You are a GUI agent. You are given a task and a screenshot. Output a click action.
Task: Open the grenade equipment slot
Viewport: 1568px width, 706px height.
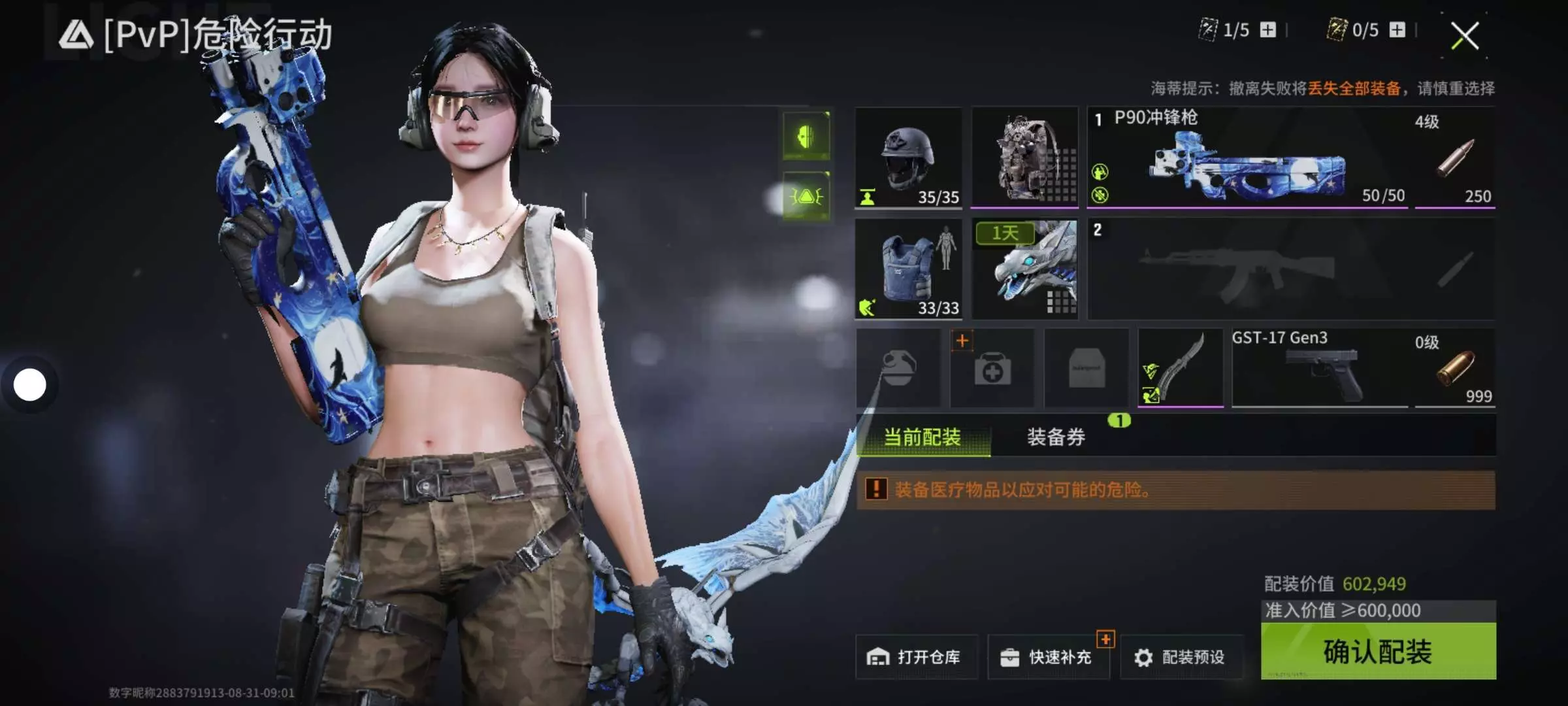click(898, 369)
